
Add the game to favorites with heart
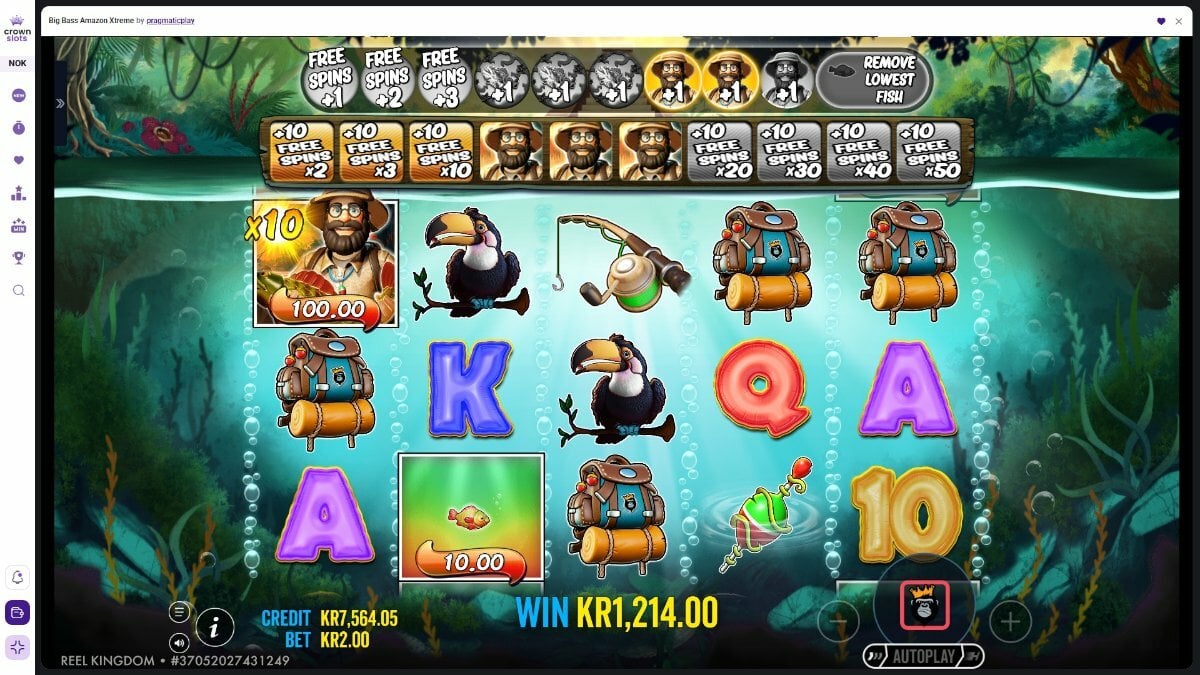tap(1161, 21)
